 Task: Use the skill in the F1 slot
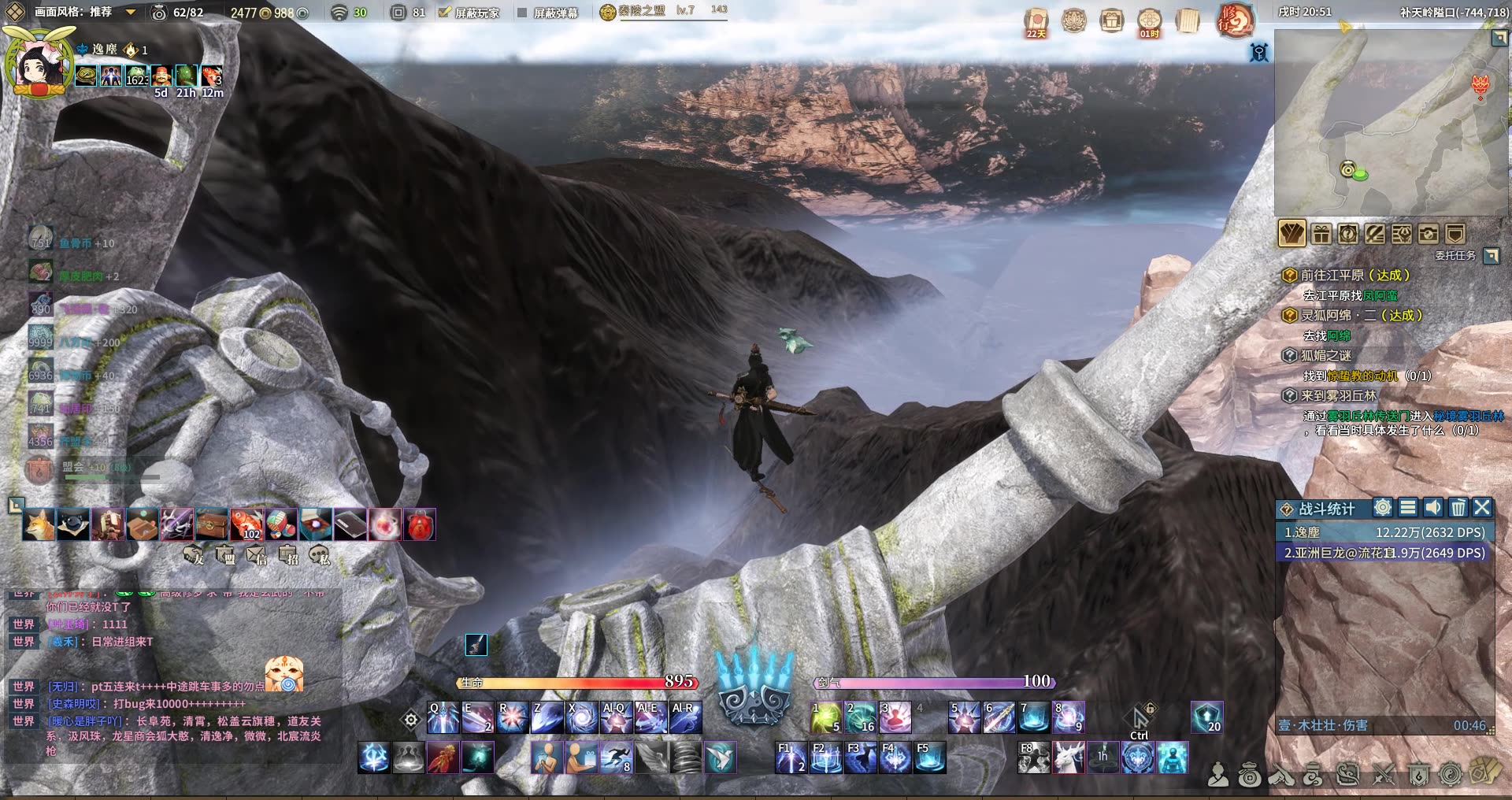(790, 757)
